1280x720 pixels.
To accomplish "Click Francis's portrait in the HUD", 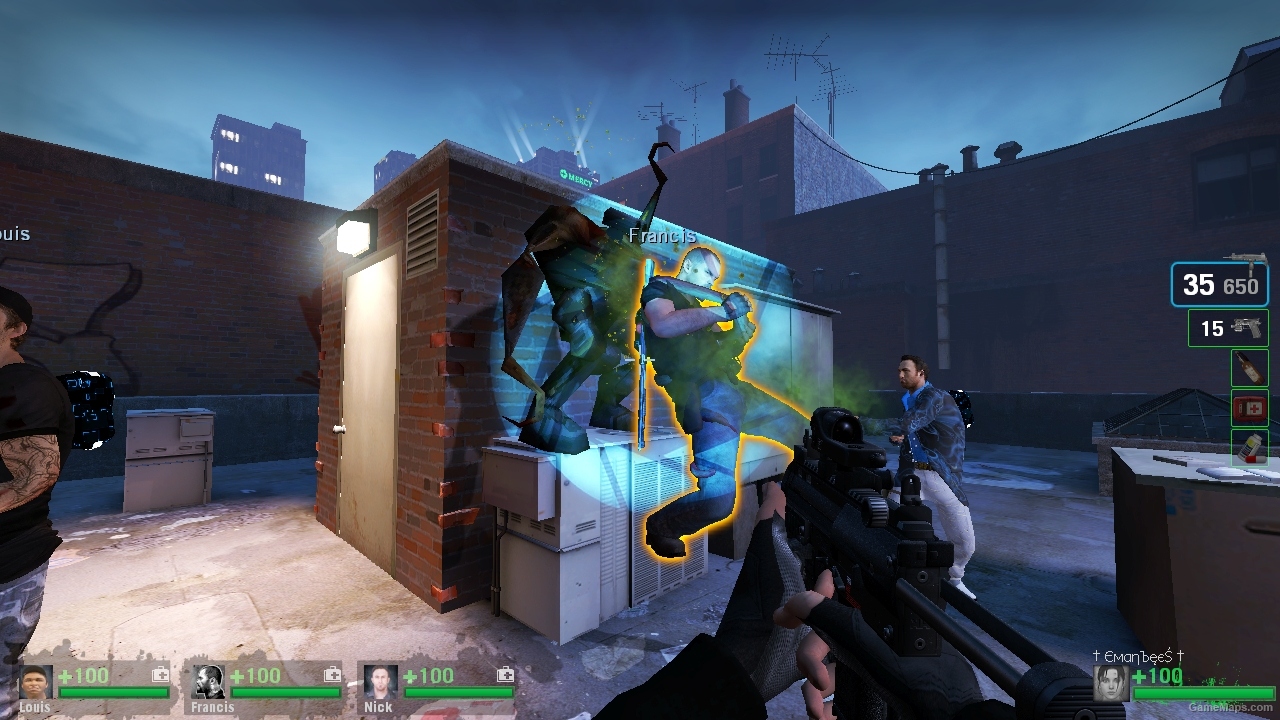I will 206,685.
